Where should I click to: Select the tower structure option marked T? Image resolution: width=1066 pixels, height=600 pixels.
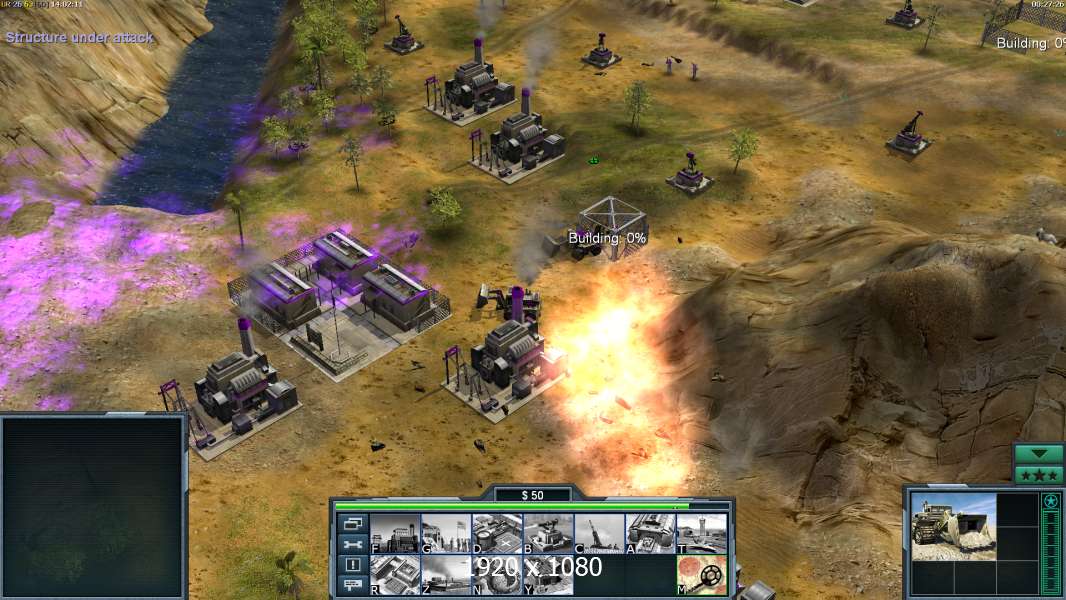[x=701, y=533]
